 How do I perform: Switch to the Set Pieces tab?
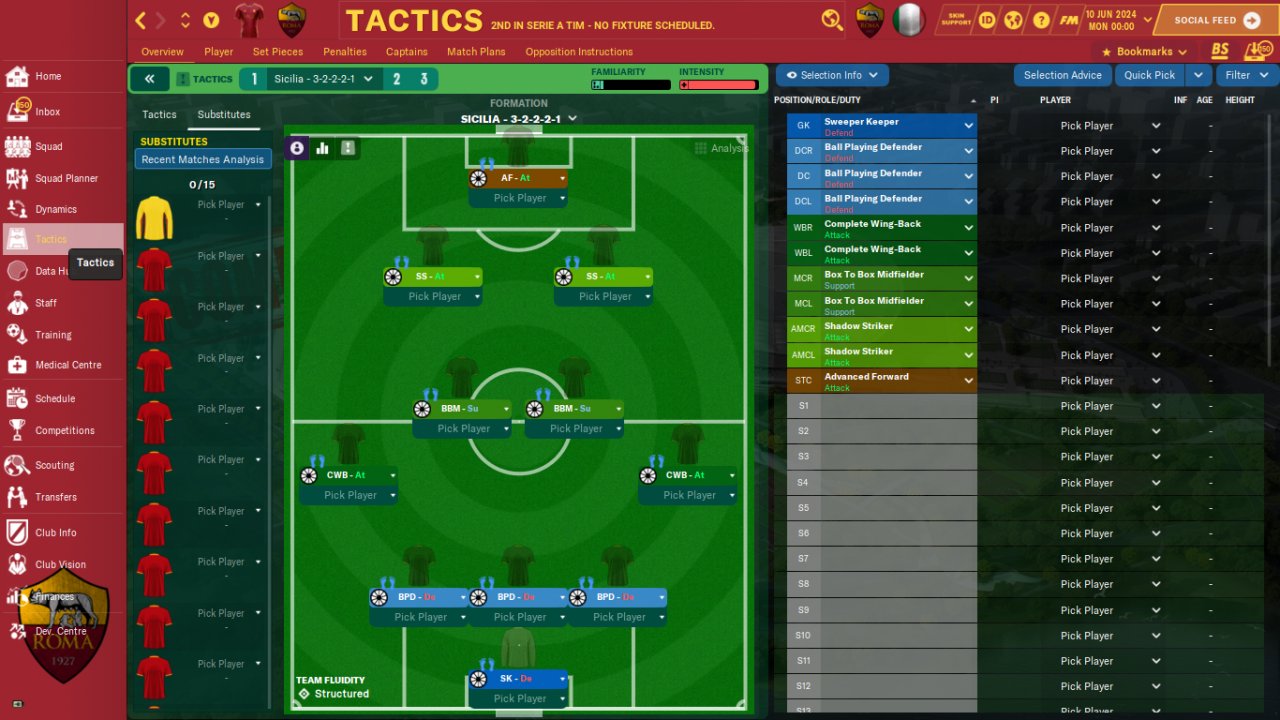(278, 52)
